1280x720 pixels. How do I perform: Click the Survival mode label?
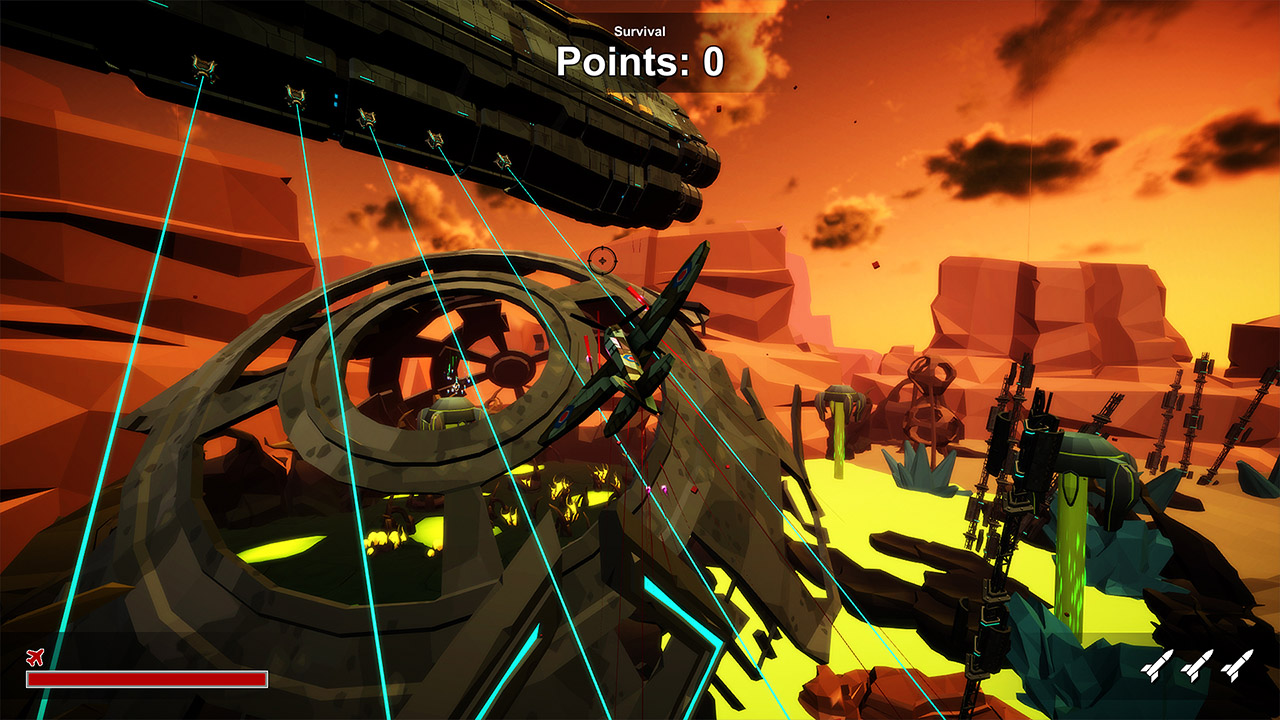pos(639,31)
